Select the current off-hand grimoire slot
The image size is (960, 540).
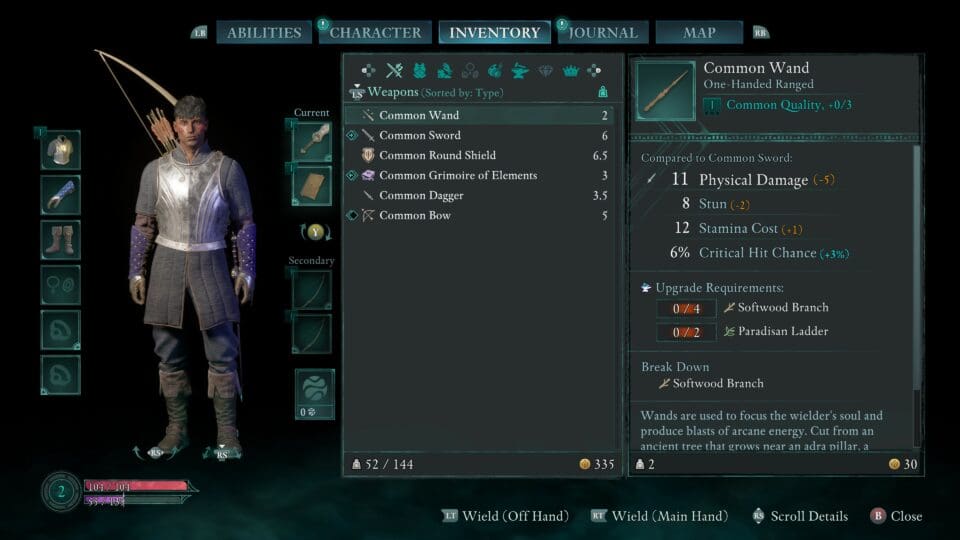pyautogui.click(x=312, y=186)
